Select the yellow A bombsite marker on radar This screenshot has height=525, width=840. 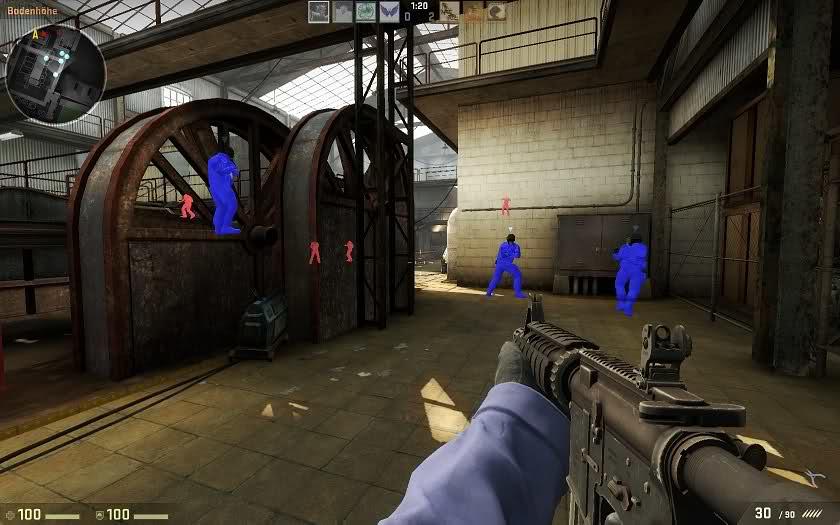click(x=35, y=34)
